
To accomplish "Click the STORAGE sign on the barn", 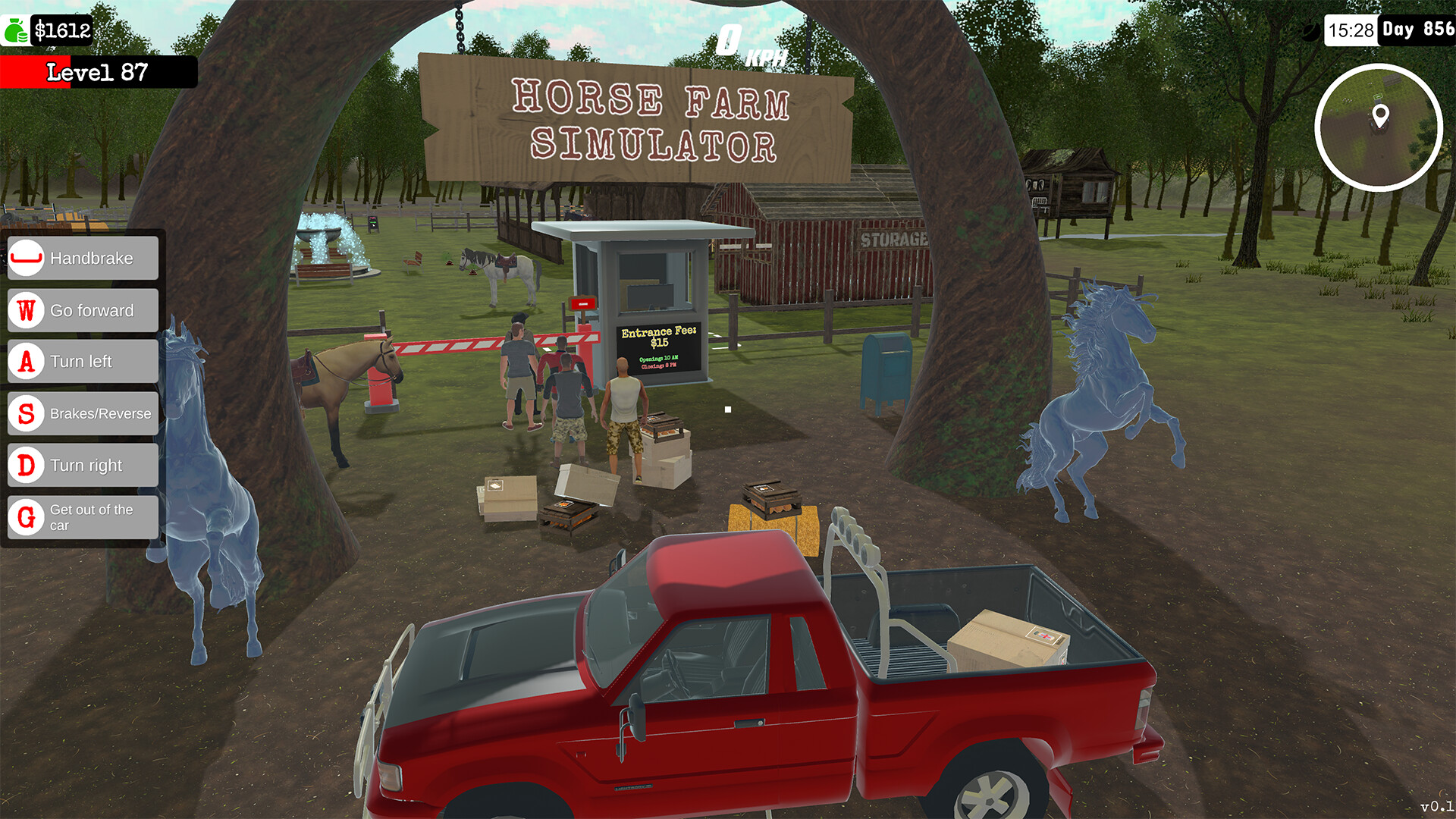I will (894, 239).
